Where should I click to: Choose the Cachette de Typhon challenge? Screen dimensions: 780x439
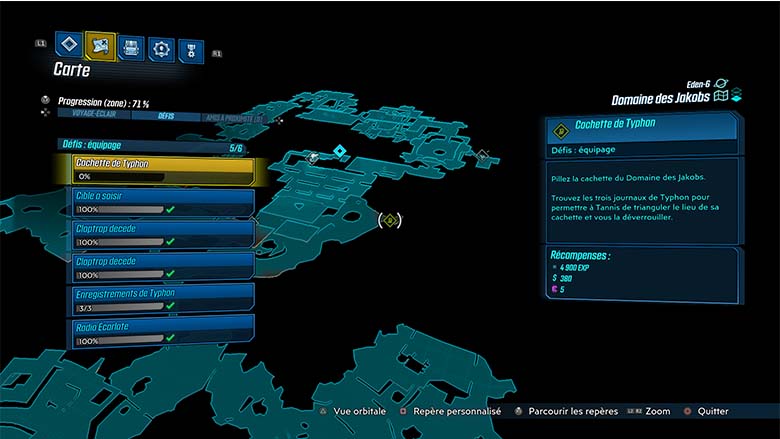(x=160, y=169)
